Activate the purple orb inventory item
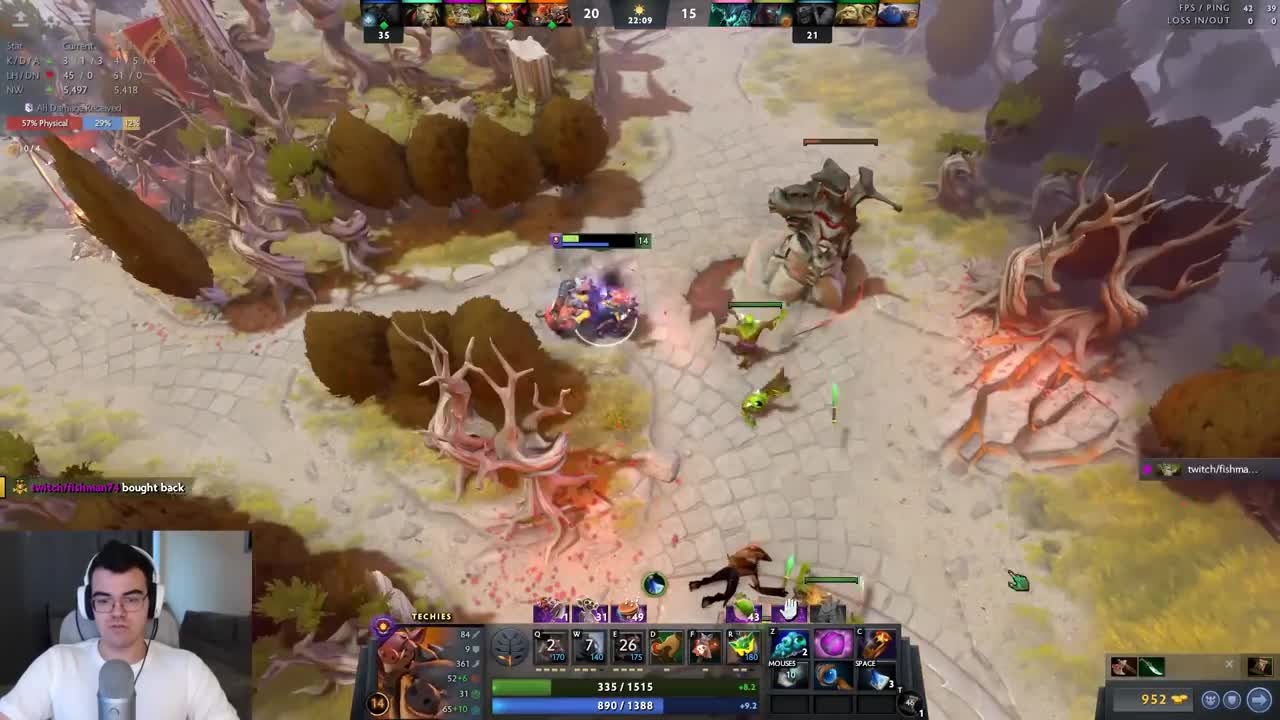The image size is (1280, 720). point(833,645)
